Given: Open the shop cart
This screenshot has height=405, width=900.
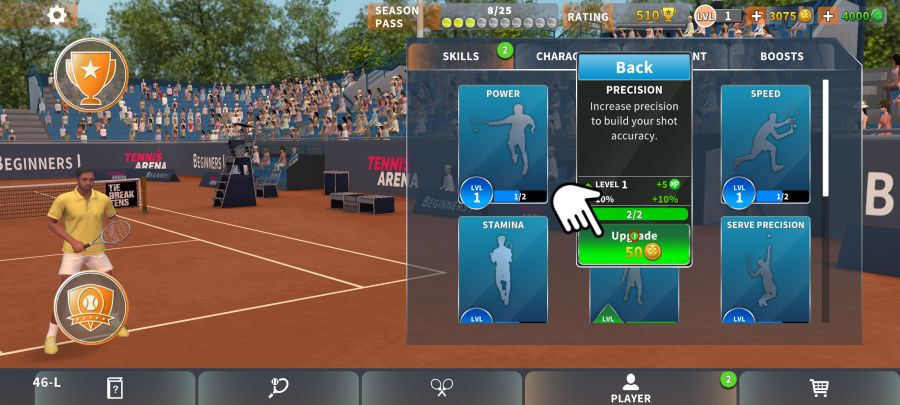Looking at the screenshot, I should pos(819,387).
